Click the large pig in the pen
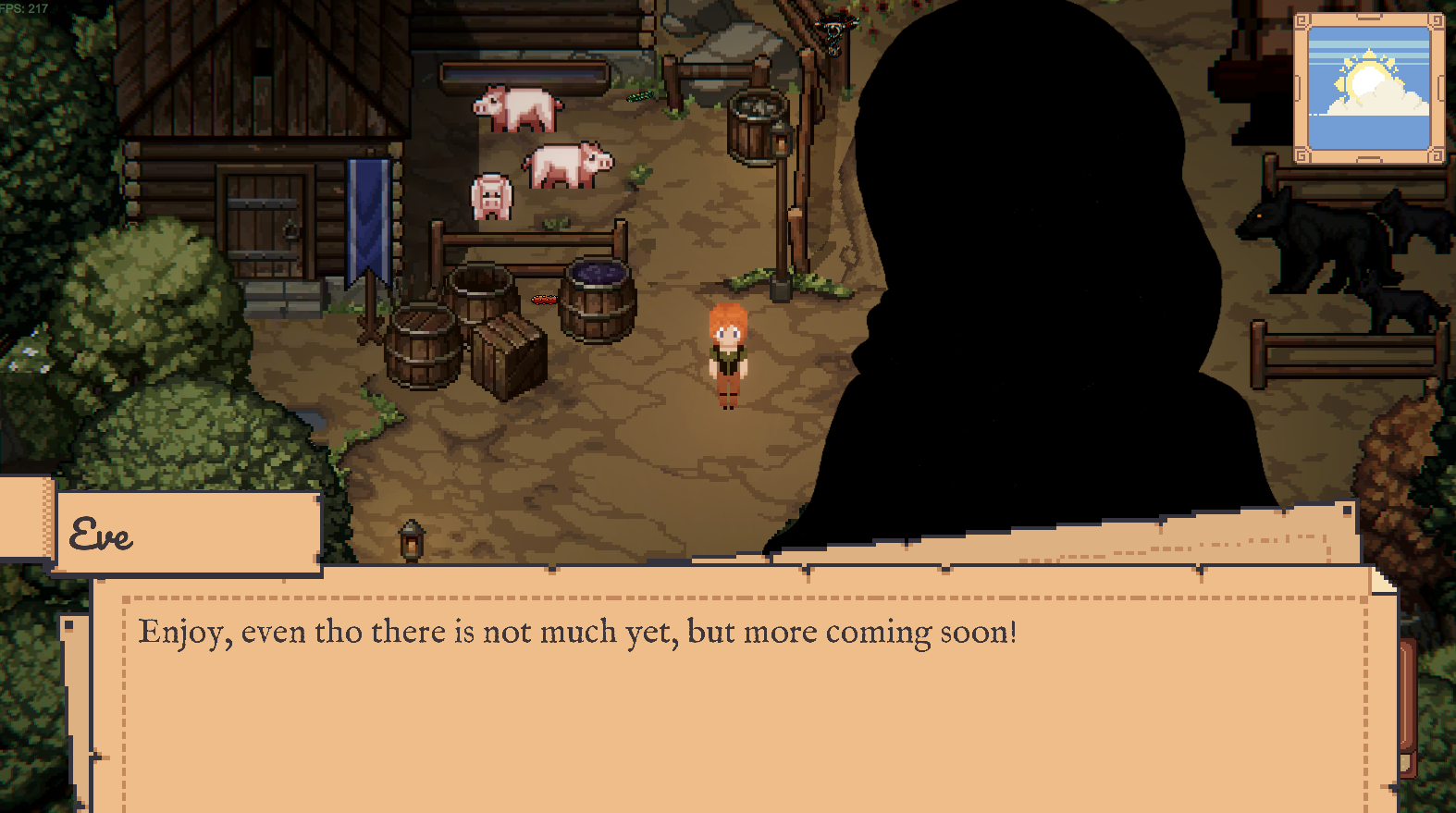 [567, 166]
